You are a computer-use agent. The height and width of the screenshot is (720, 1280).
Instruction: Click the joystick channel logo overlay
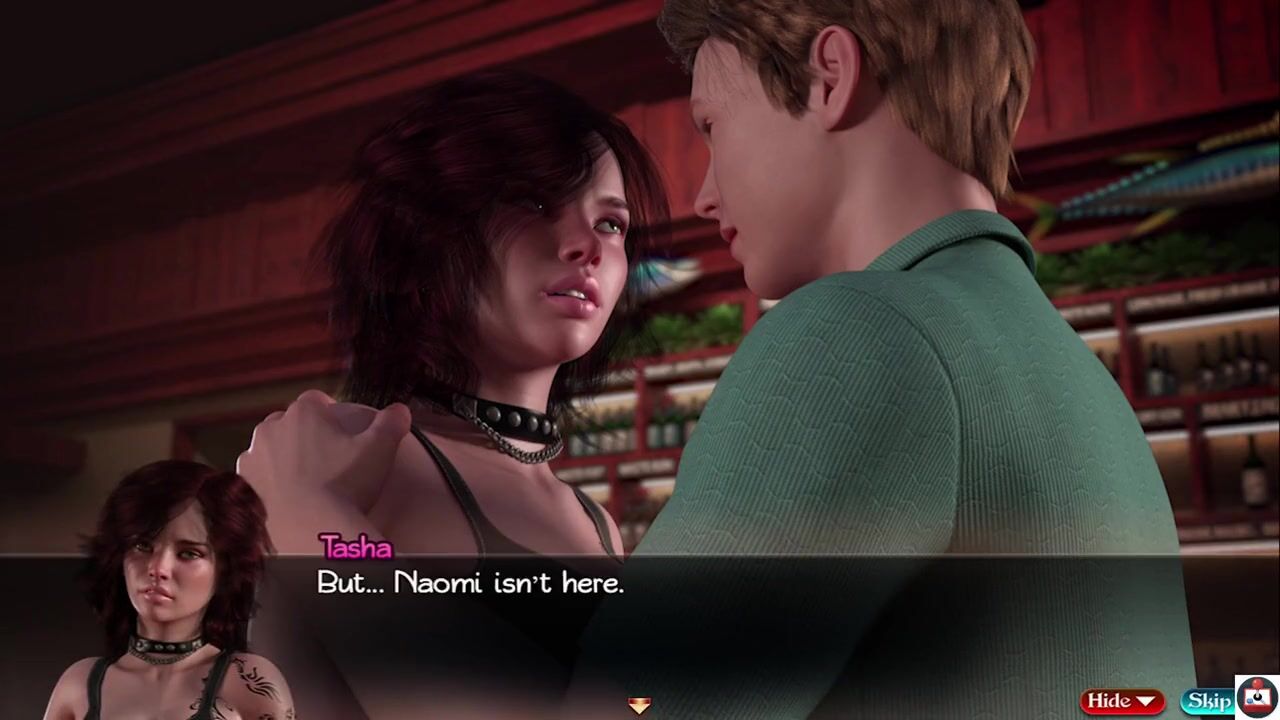point(1256,696)
